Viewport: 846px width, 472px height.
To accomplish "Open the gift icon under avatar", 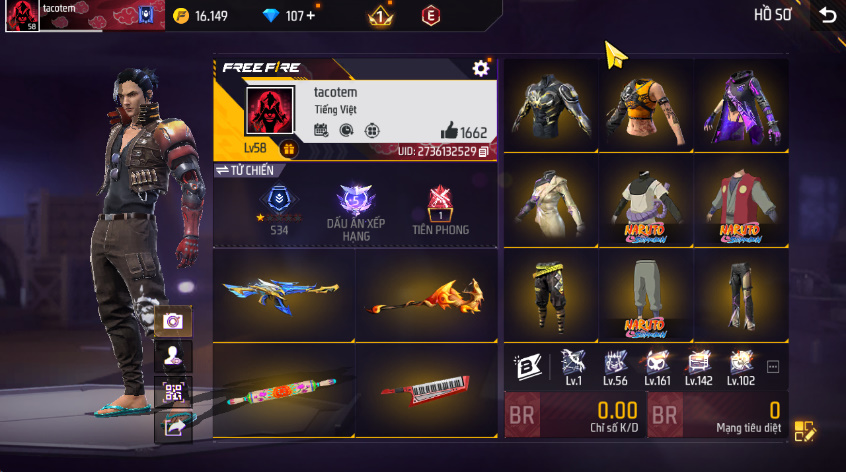I will pos(288,149).
